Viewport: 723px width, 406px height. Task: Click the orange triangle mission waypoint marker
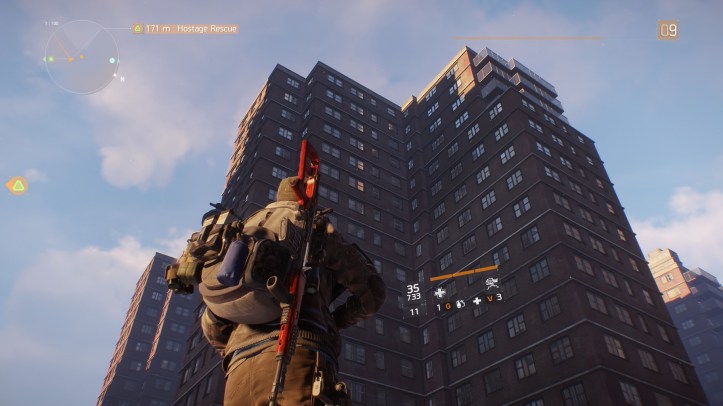tap(17, 185)
